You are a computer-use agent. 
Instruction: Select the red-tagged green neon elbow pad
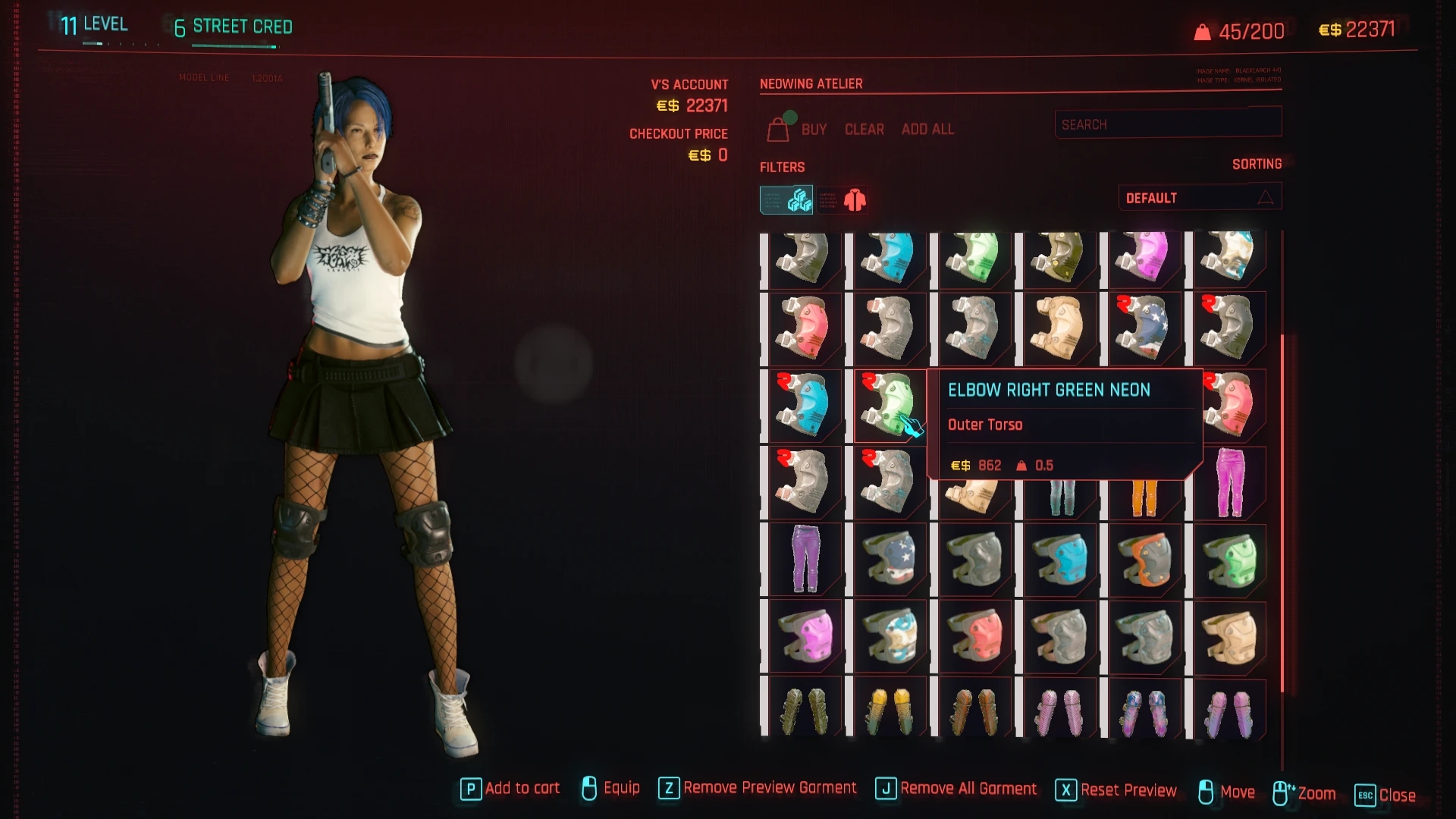coord(887,405)
